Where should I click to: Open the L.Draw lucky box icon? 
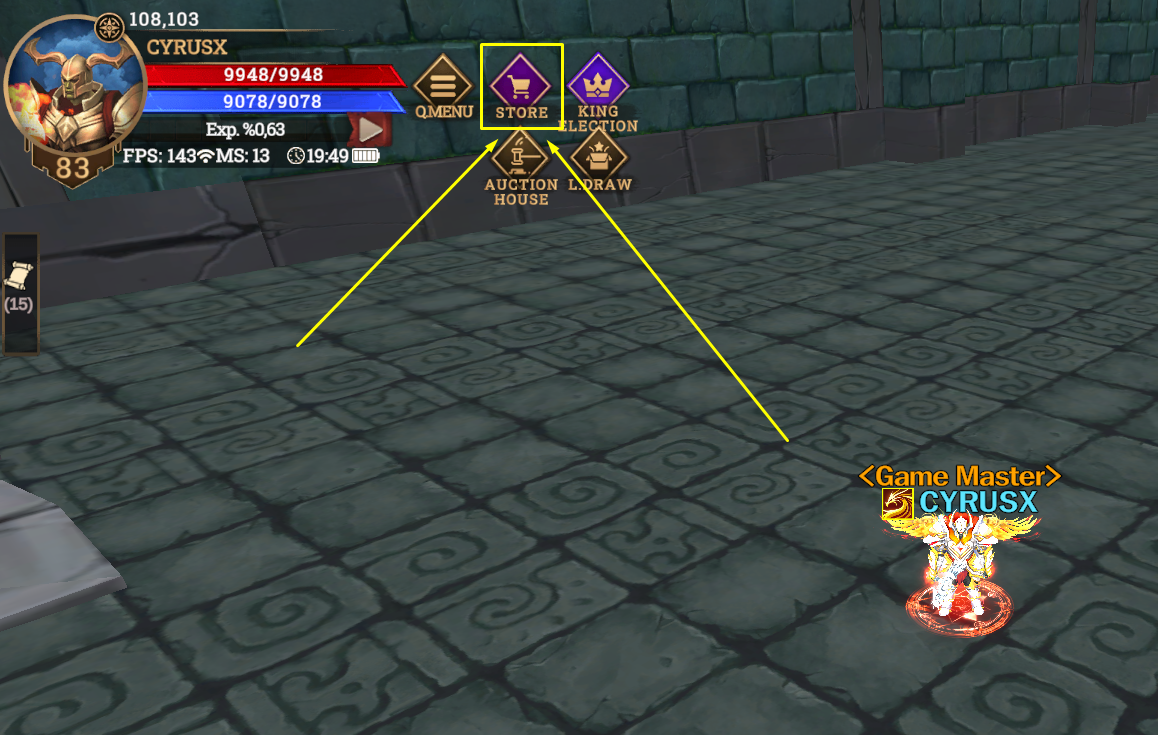[x=598, y=156]
